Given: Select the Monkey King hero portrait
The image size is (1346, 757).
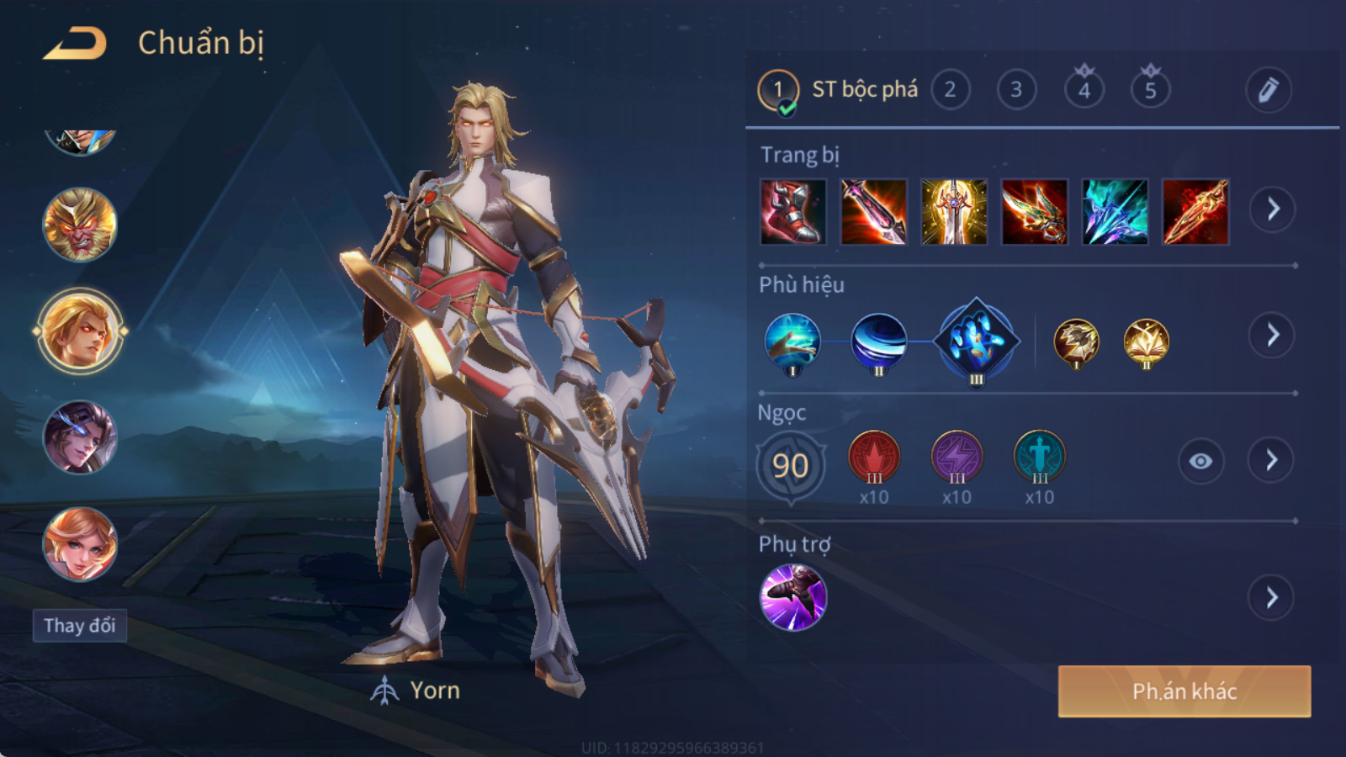Looking at the screenshot, I should tap(80, 224).
